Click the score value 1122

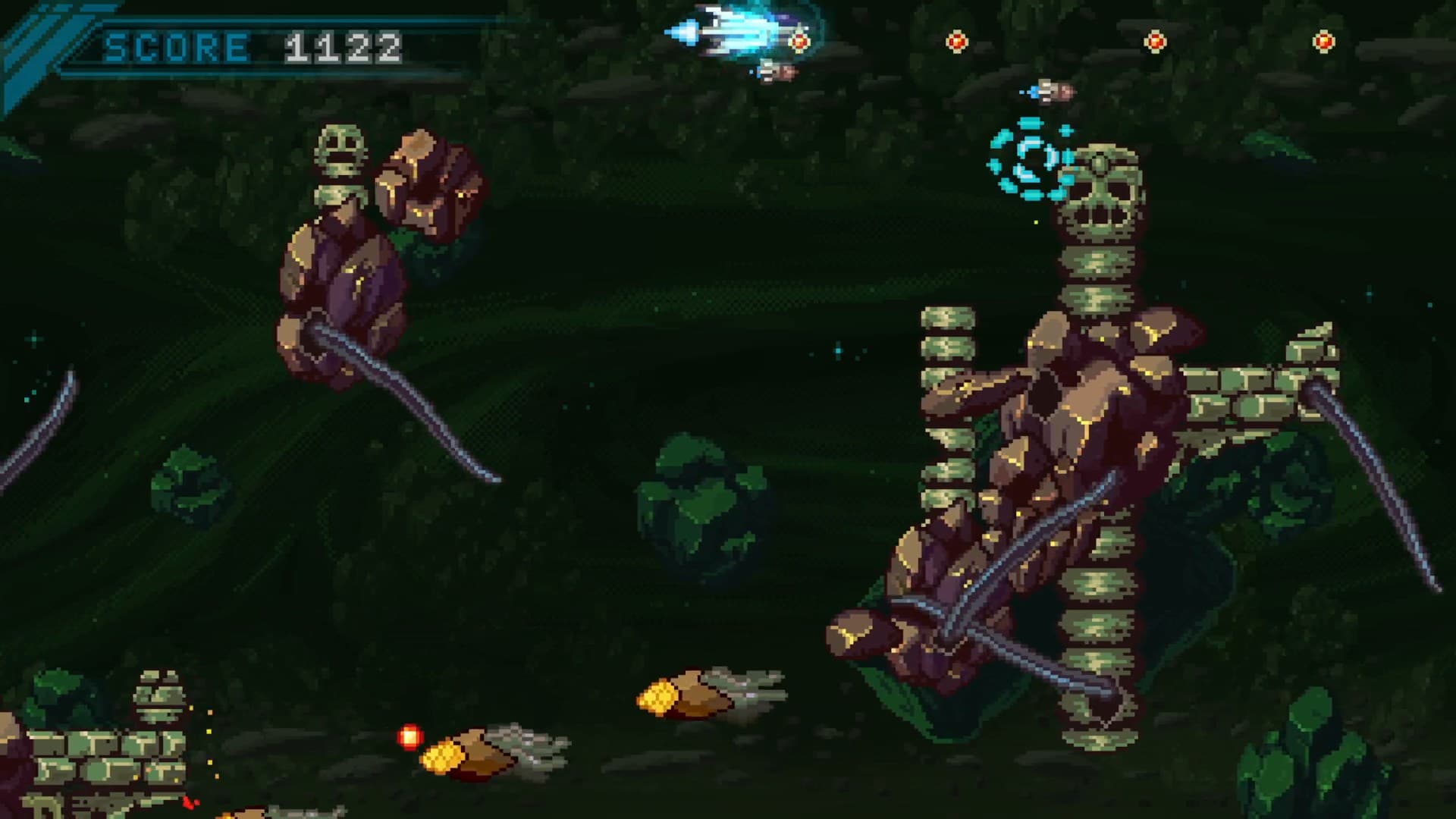(x=341, y=47)
